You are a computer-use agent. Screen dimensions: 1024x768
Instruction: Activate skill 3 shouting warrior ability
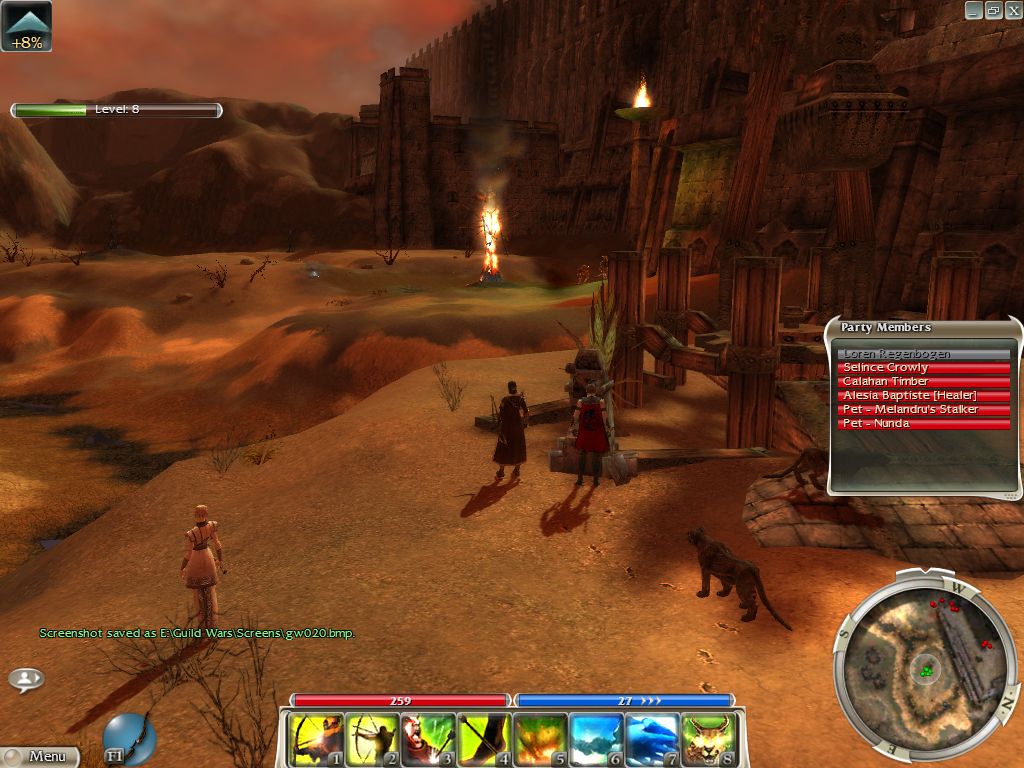428,740
